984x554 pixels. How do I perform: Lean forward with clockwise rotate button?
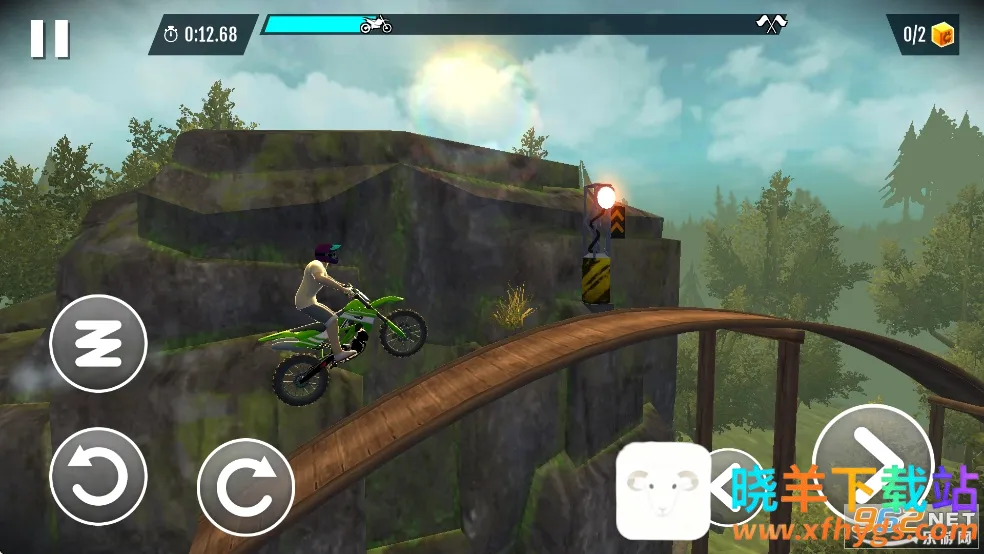point(246,487)
